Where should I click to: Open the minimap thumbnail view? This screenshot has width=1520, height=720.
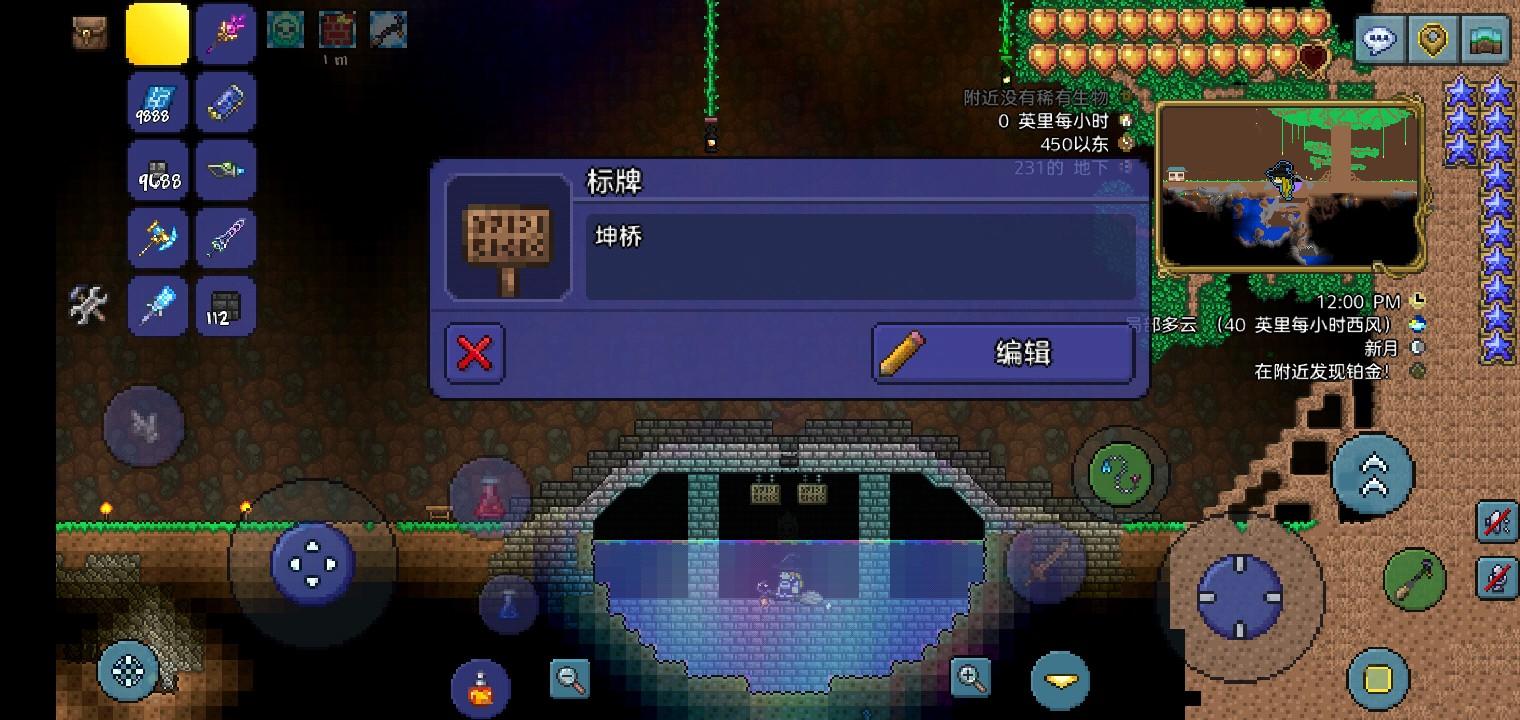1290,185
